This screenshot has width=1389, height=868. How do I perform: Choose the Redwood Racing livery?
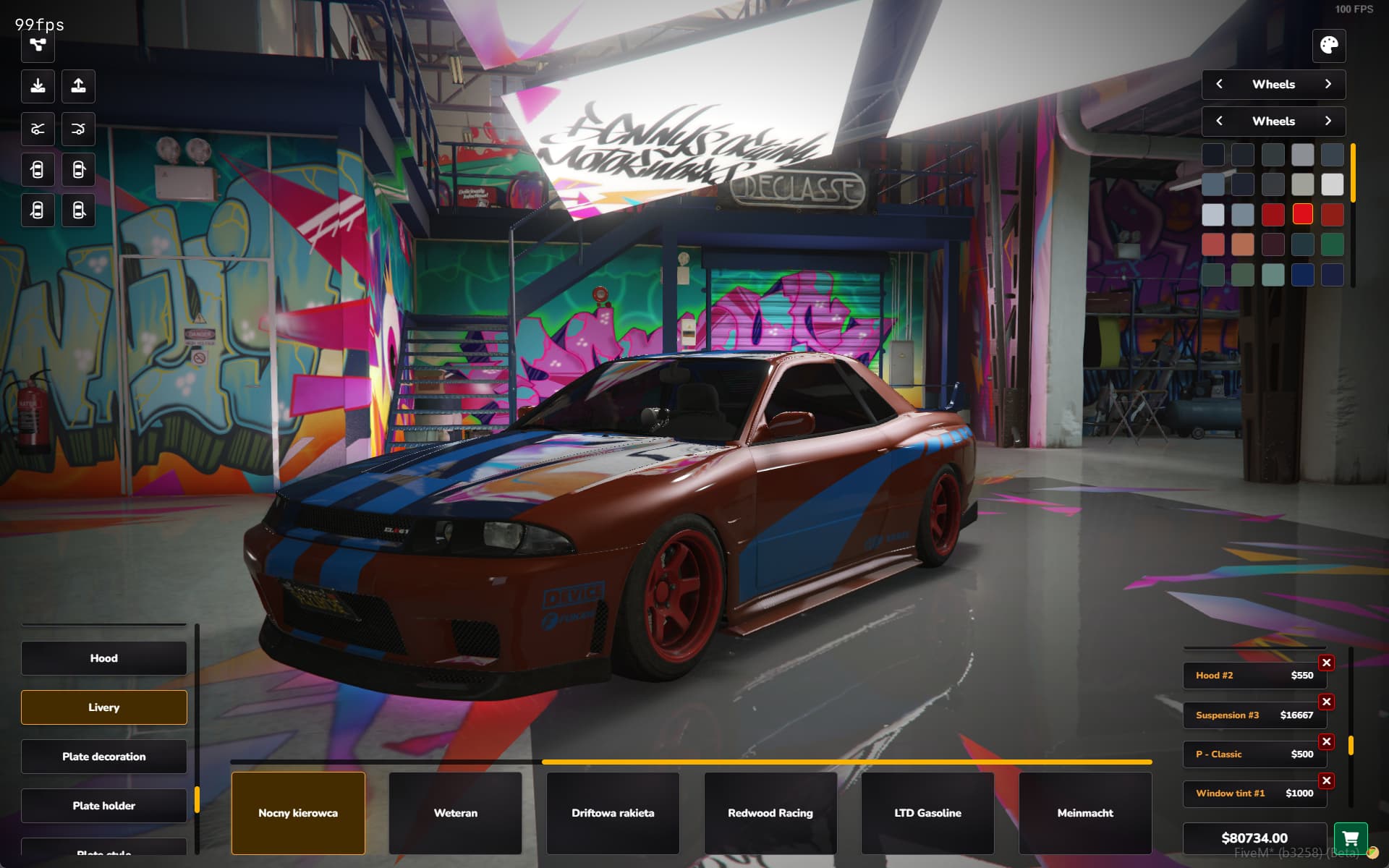[x=770, y=813]
